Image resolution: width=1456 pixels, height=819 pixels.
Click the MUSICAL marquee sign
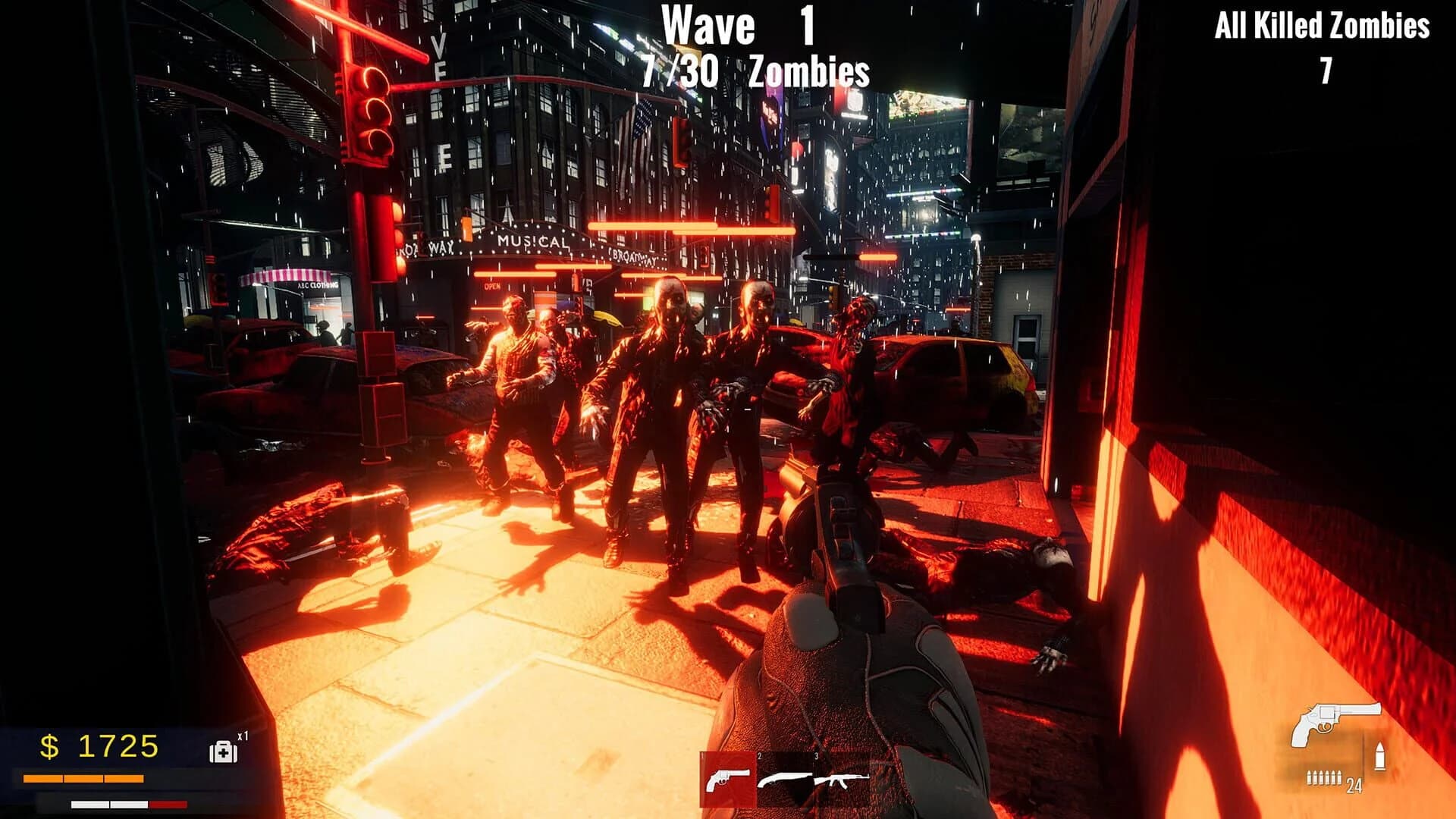coord(531,241)
